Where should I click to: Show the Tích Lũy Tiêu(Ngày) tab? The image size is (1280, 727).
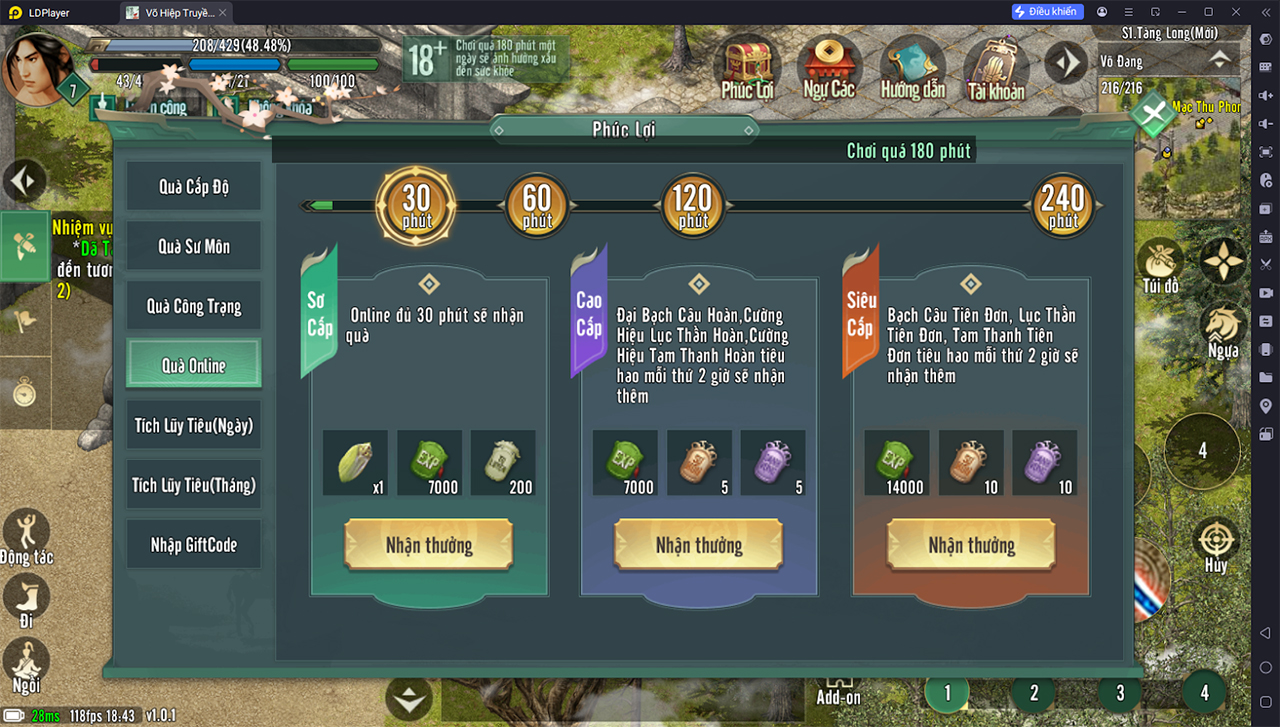(x=193, y=426)
